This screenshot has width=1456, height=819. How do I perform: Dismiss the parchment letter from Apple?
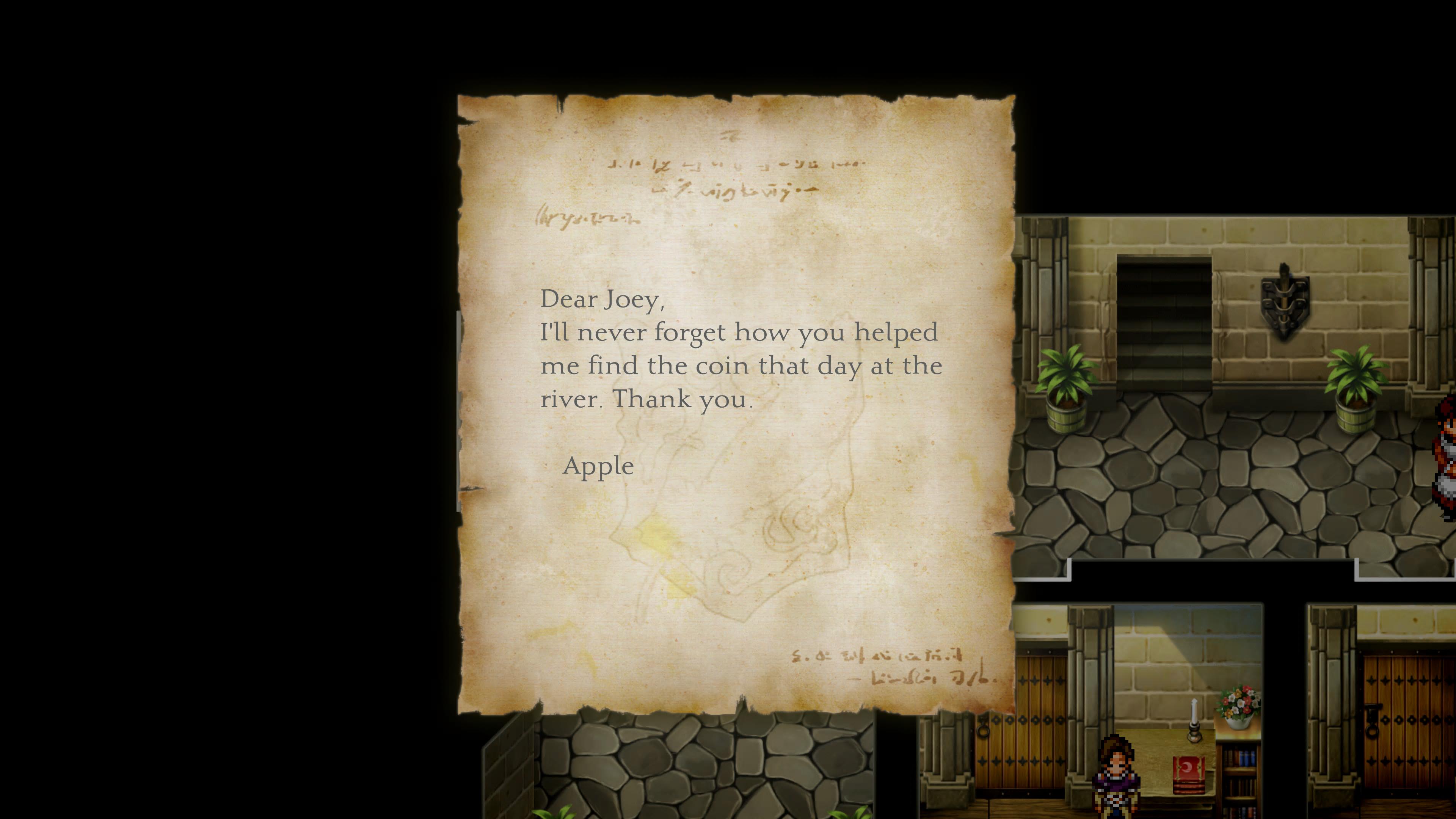coord(736,404)
